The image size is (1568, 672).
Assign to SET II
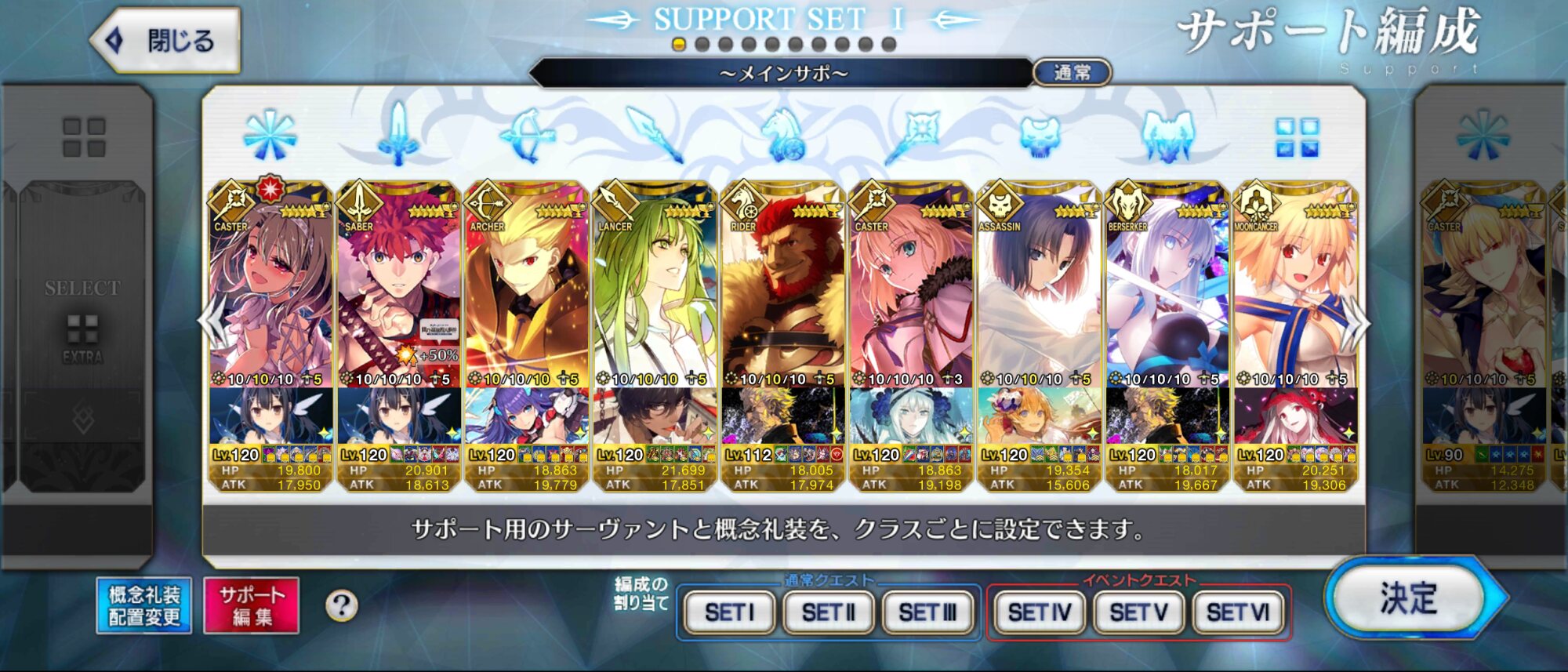point(828,612)
